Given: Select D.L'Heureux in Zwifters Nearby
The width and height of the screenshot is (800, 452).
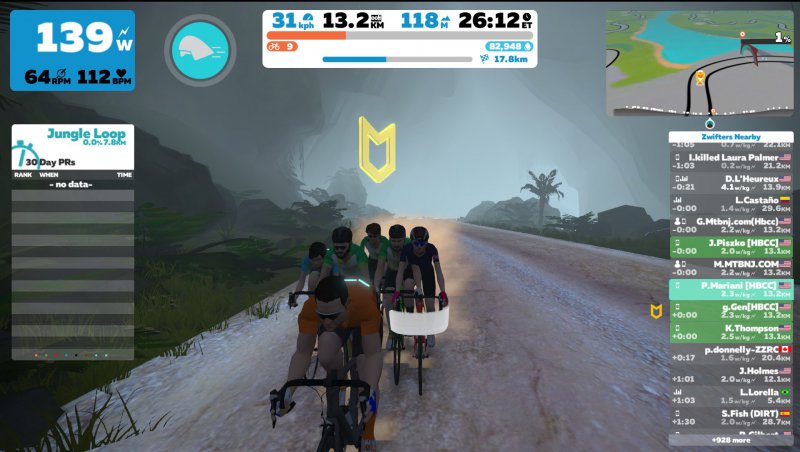Looking at the screenshot, I should click(731, 182).
